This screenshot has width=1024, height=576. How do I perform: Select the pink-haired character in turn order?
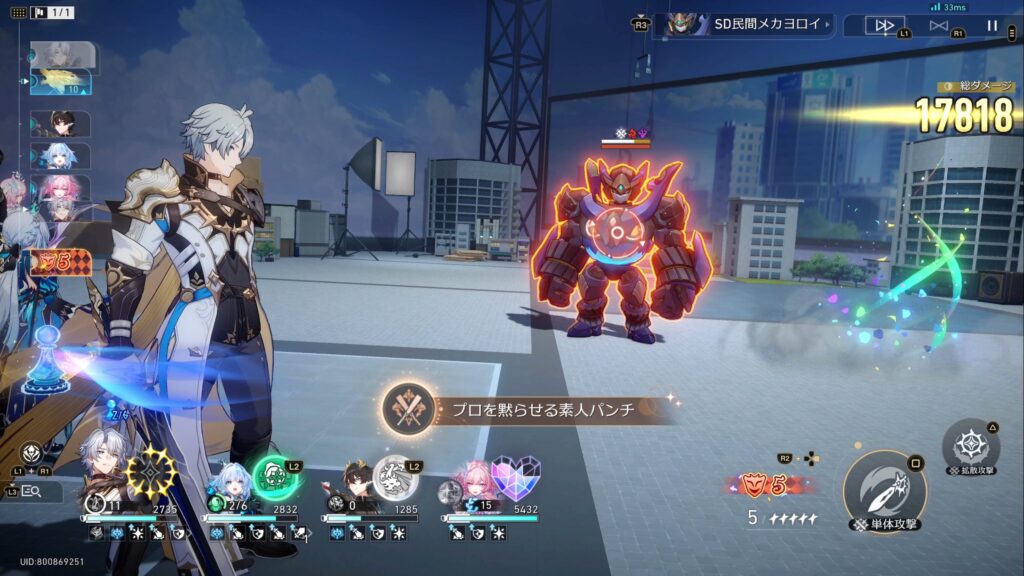60,188
